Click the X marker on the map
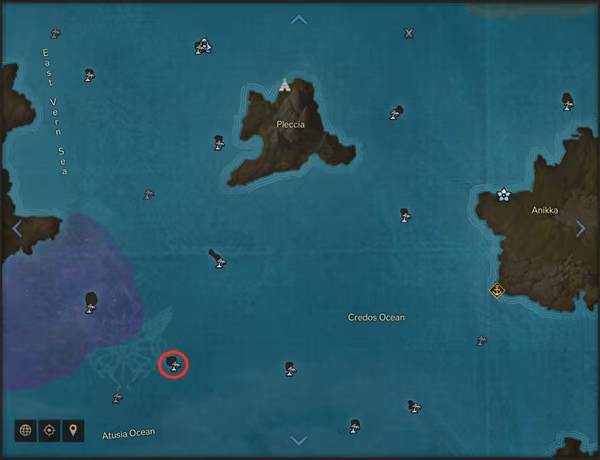 (408, 33)
